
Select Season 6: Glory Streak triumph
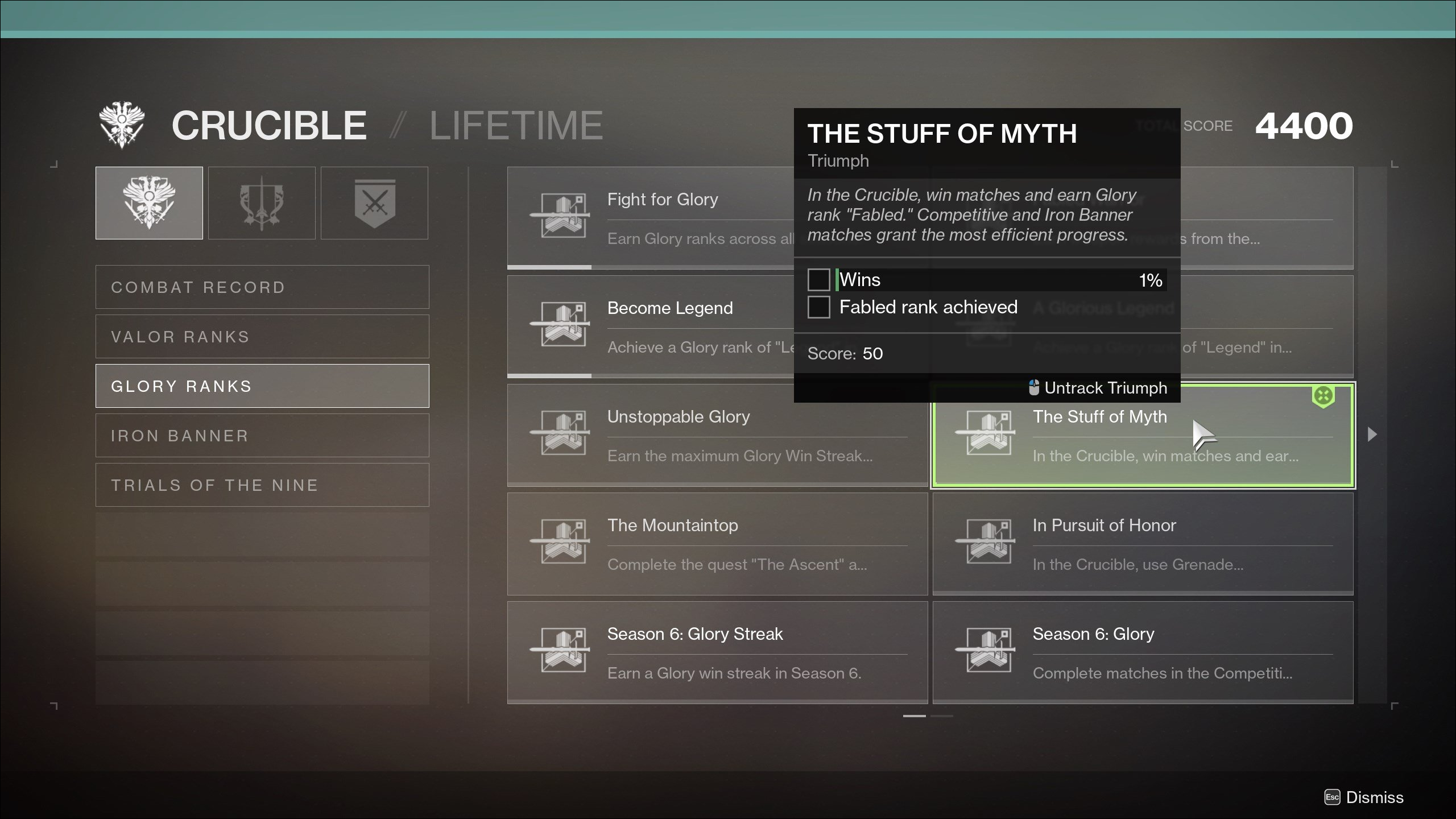[717, 652]
